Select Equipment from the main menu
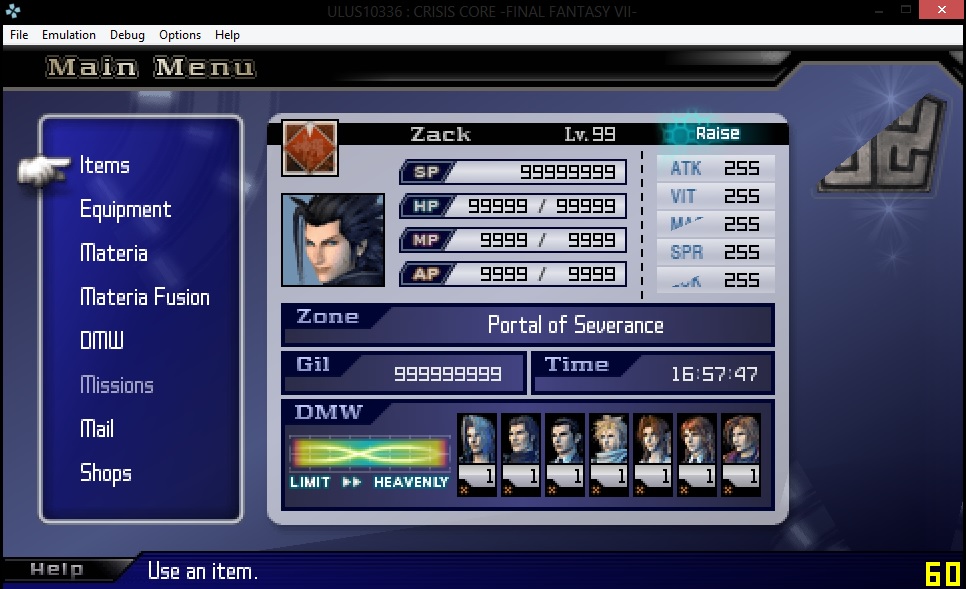The image size is (966, 589). (125, 210)
